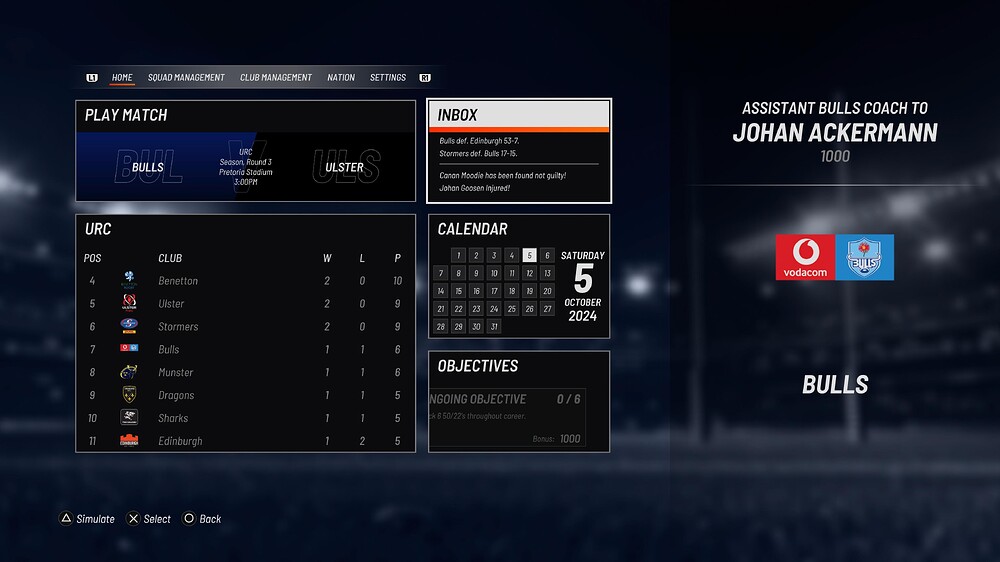Go to the Club Management tab
Image resolution: width=1000 pixels, height=562 pixels.
pyautogui.click(x=276, y=77)
